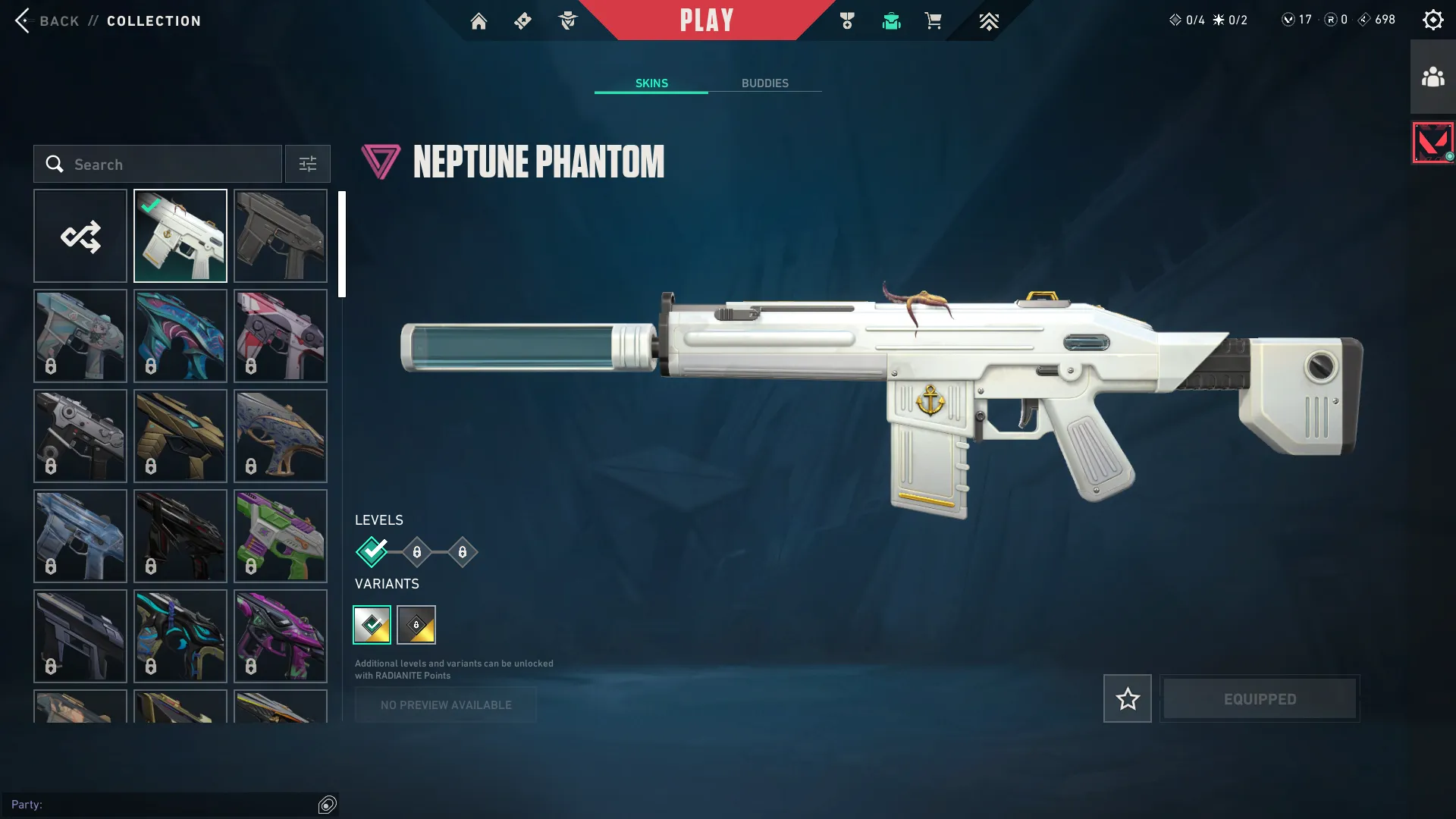Open the Store cart icon
This screenshot has height=819, width=1456.
(x=934, y=21)
